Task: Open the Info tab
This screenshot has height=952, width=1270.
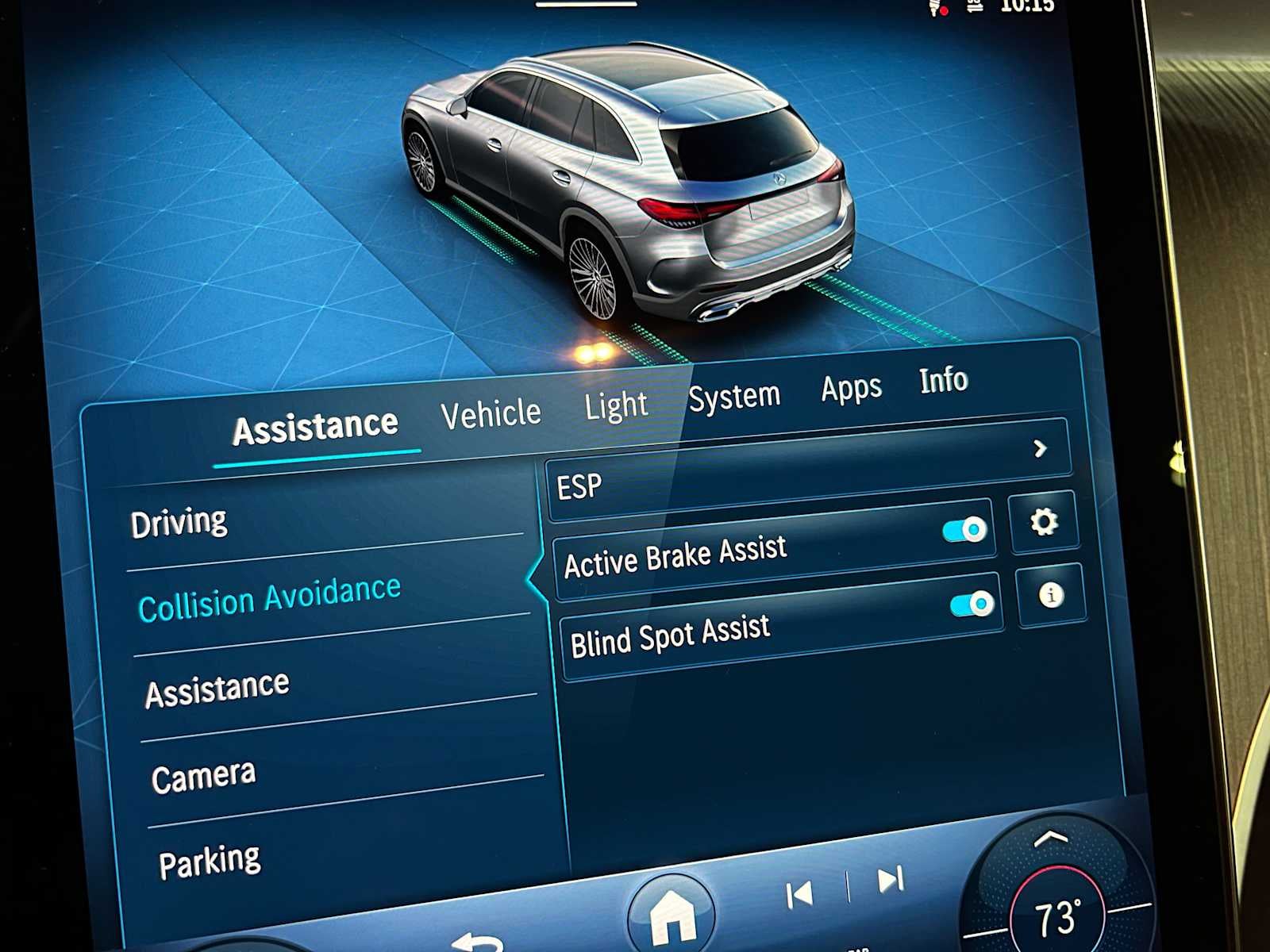Action: point(944,381)
